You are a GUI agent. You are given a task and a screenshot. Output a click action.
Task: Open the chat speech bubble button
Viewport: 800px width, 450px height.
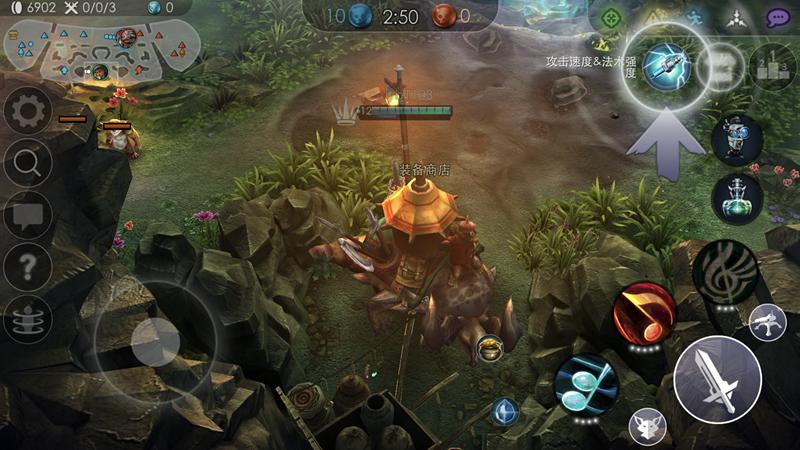click(x=27, y=214)
